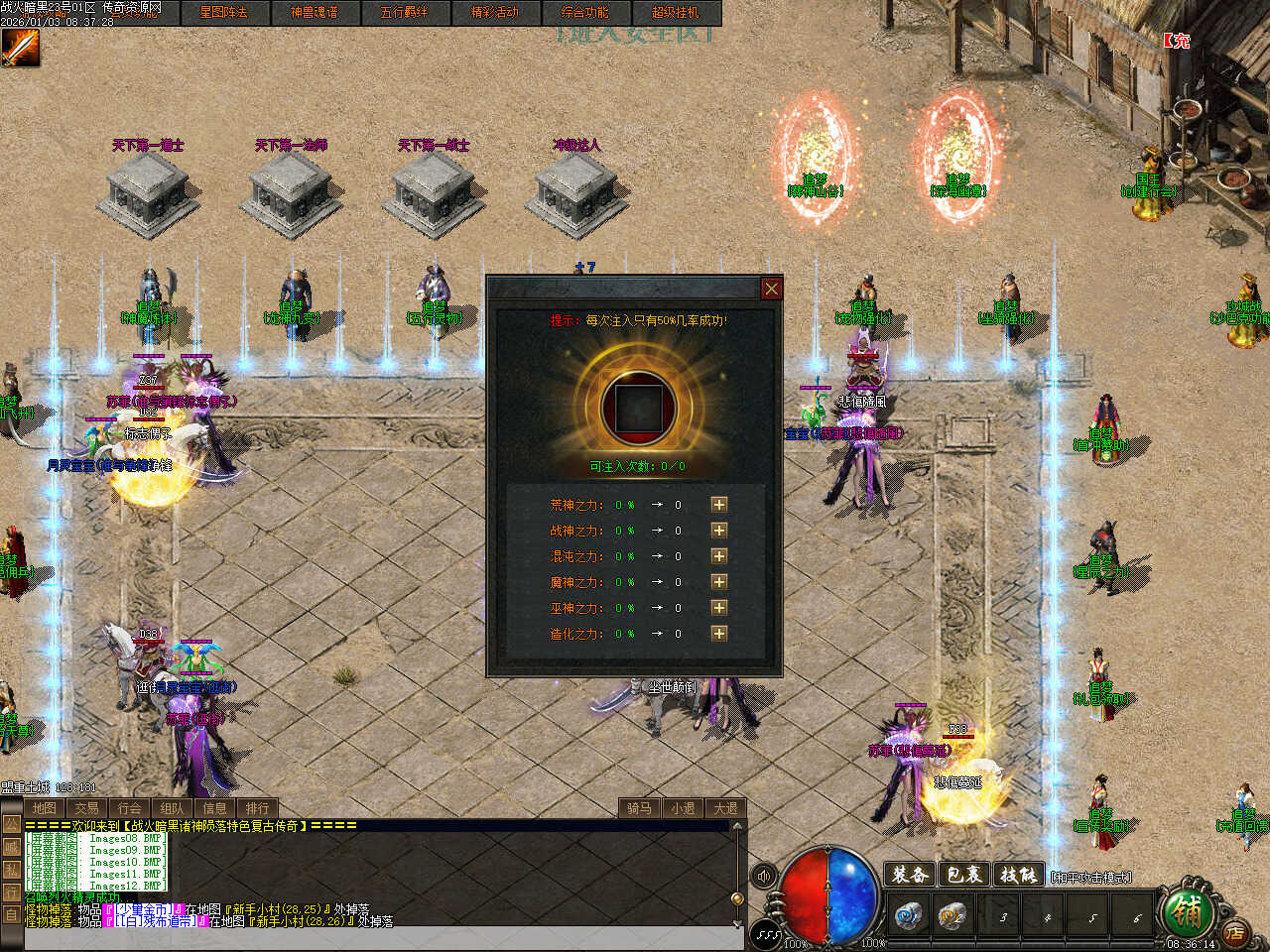Click the 大退 full logout button

(725, 808)
